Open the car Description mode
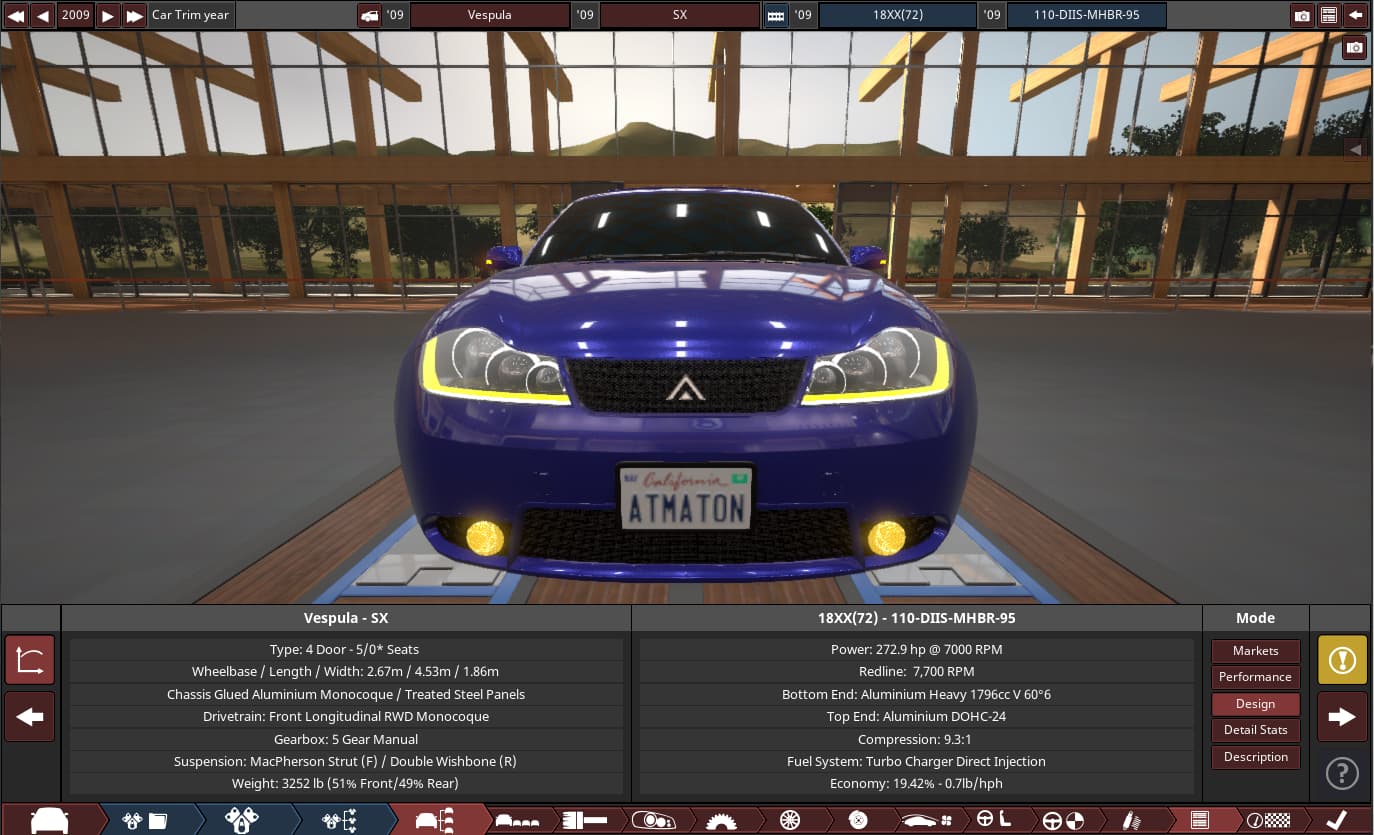 tap(1255, 757)
